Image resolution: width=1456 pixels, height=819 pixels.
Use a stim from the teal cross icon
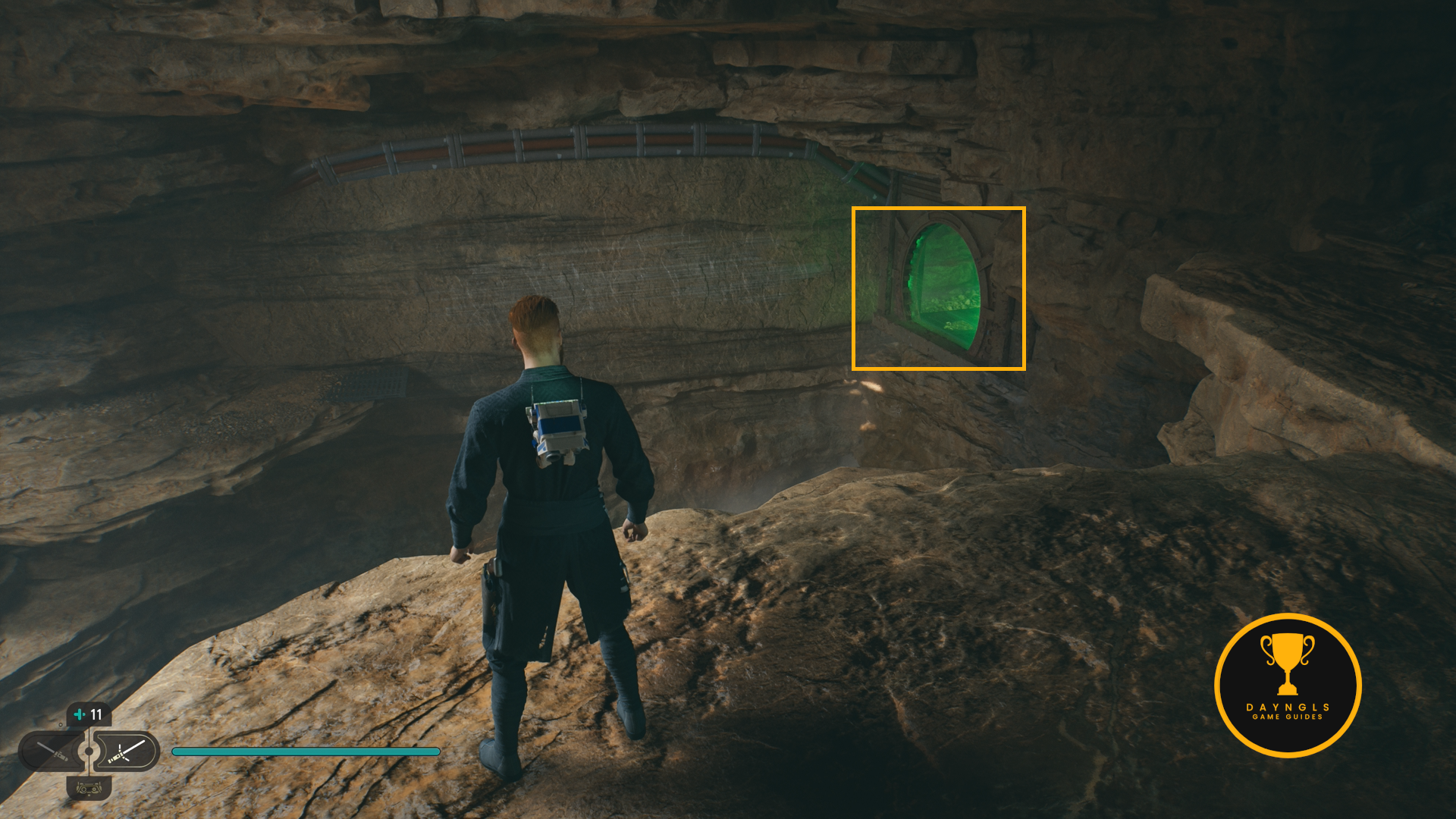click(80, 714)
